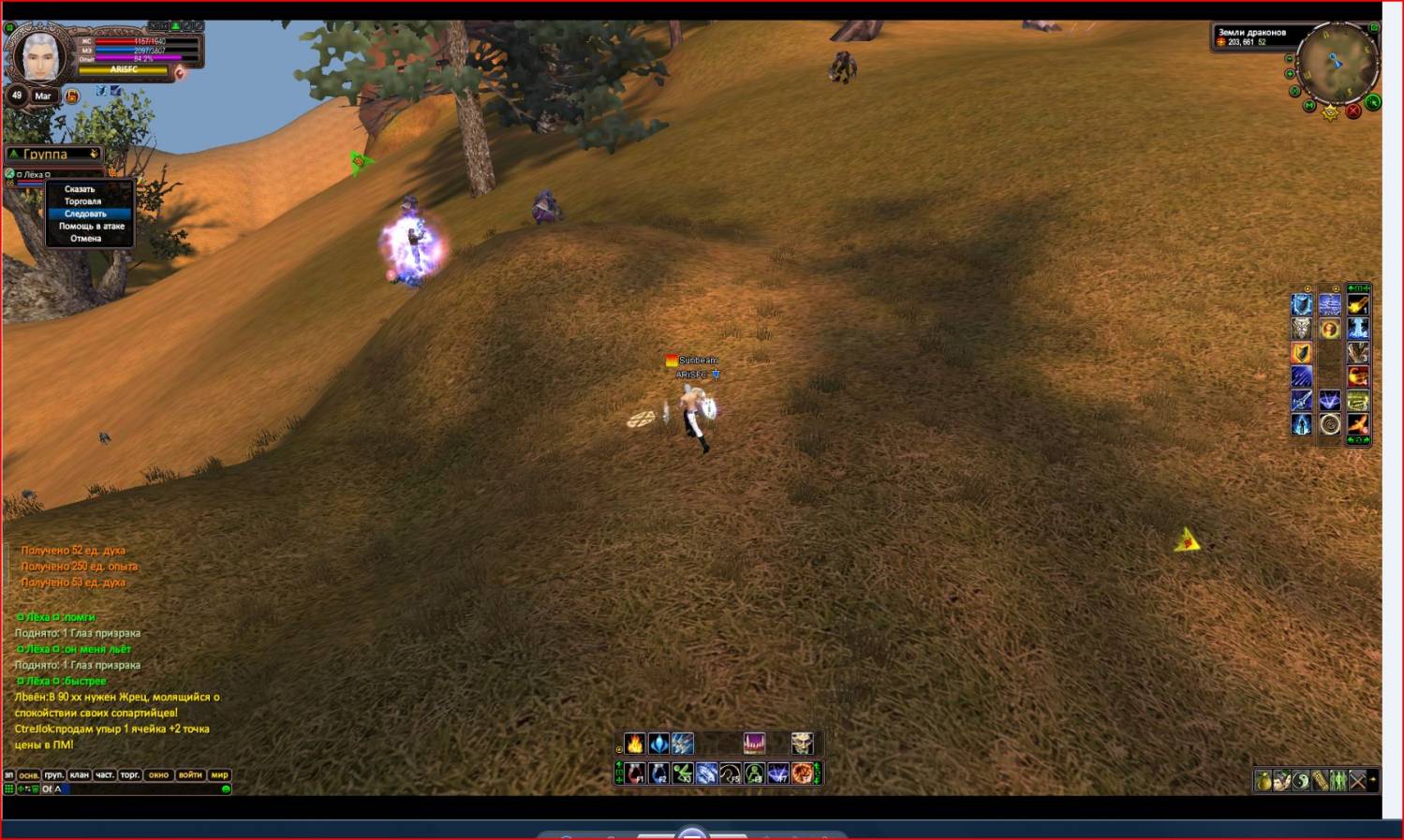The height and width of the screenshot is (840, 1404).
Task: Click the player portrait avatar
Action: coord(40,56)
